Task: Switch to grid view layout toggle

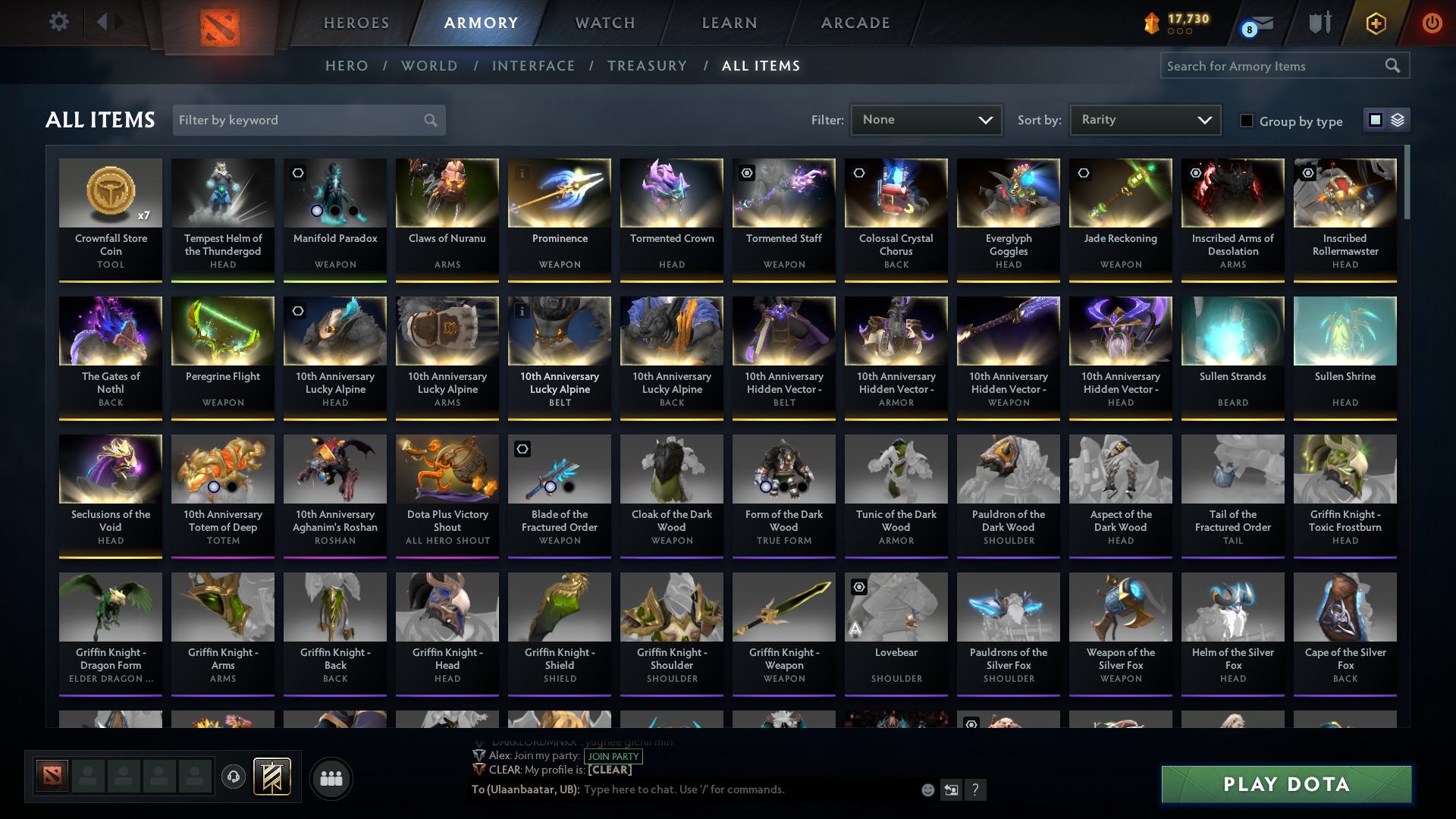Action: (x=1375, y=120)
